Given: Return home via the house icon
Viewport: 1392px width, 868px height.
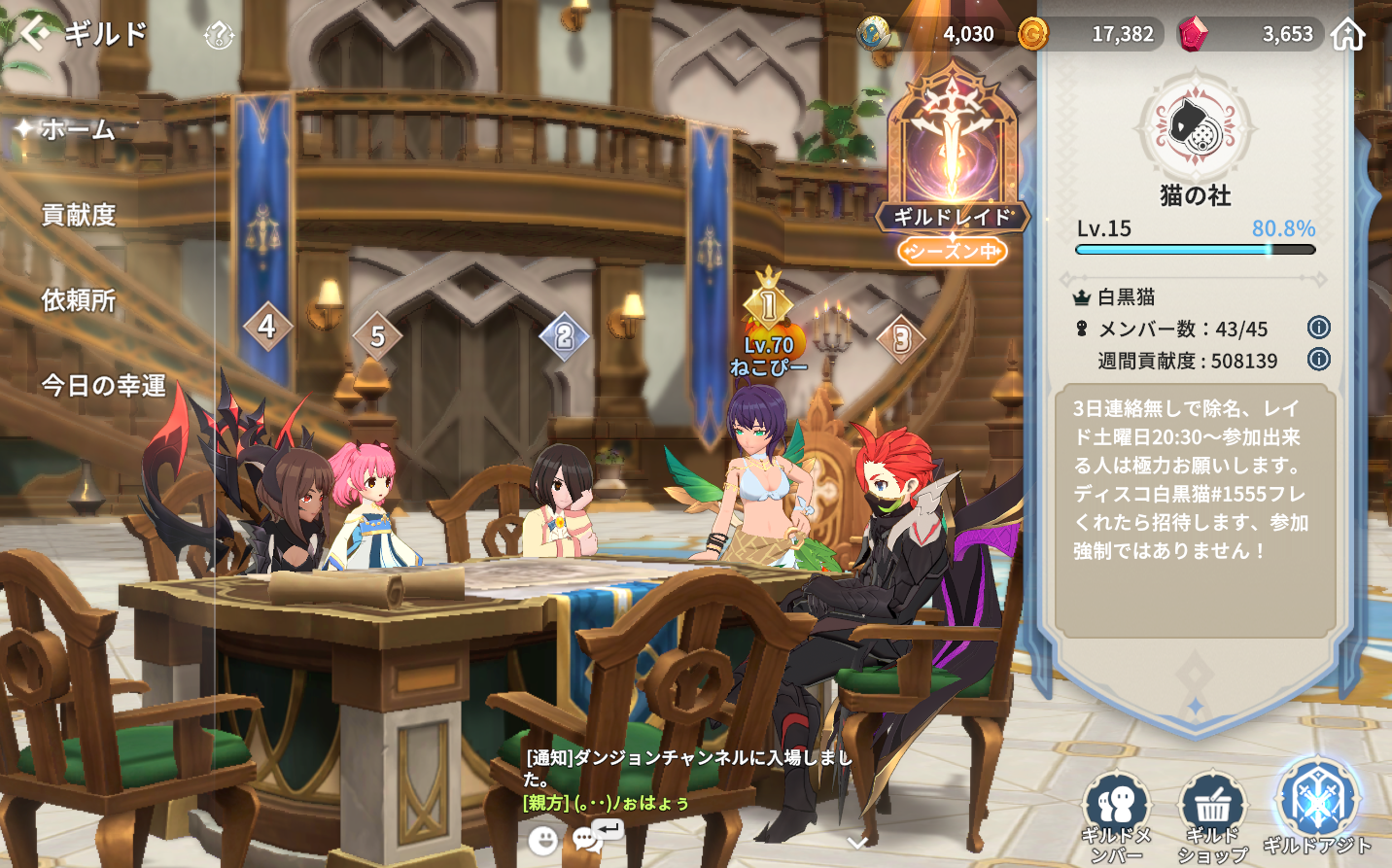Looking at the screenshot, I should click(x=1347, y=34).
